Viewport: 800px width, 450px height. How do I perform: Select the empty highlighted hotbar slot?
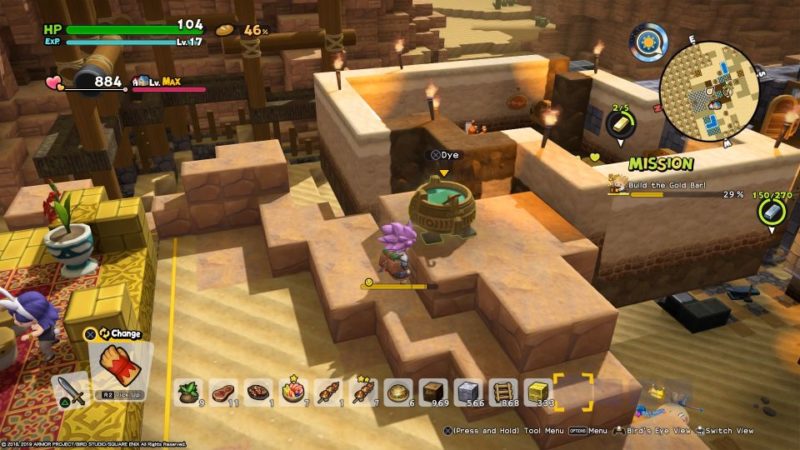(574, 391)
